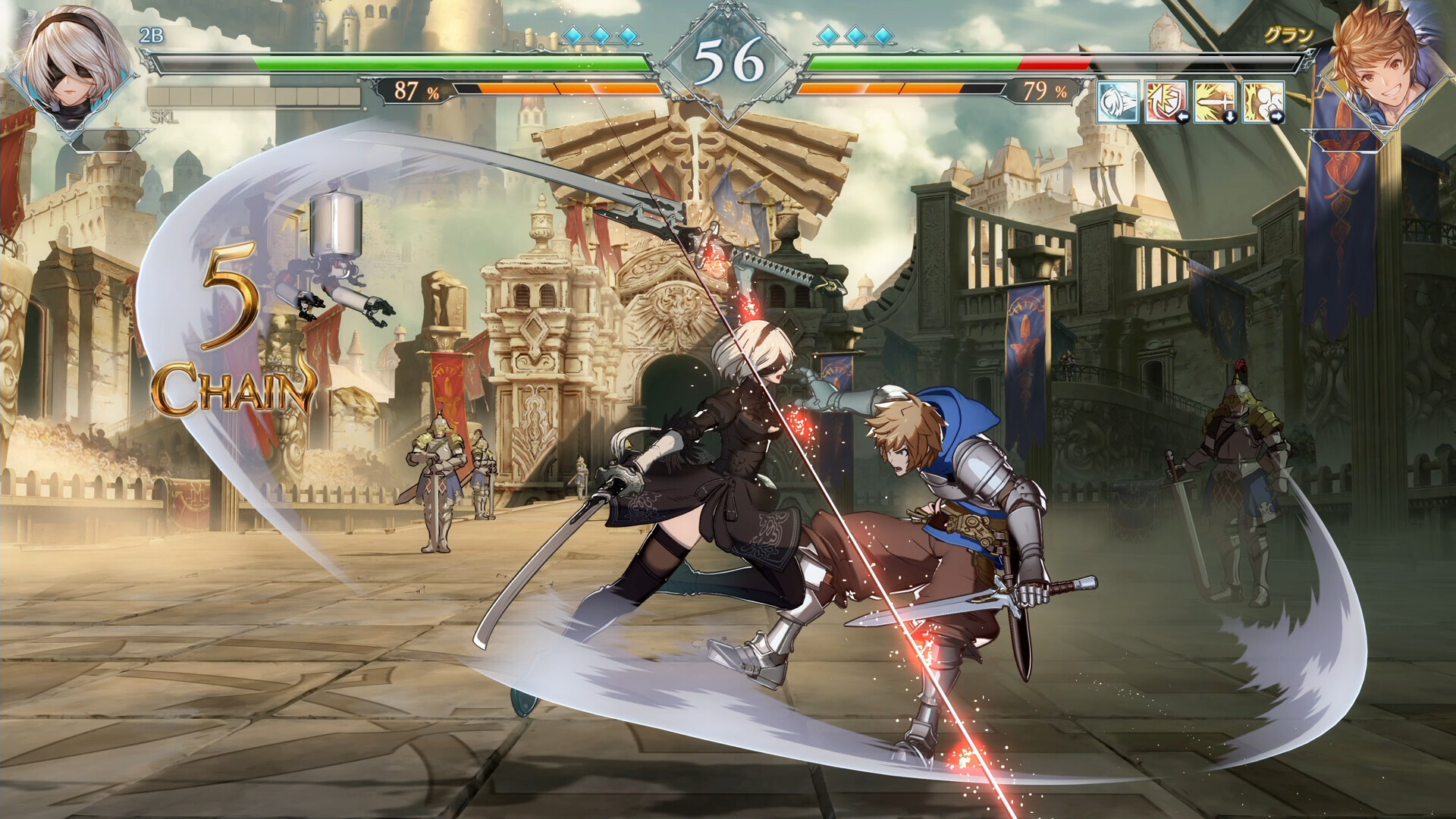This screenshot has height=819, width=1456.
Task: Select the red shield counter skill icon
Action: [x=1166, y=101]
